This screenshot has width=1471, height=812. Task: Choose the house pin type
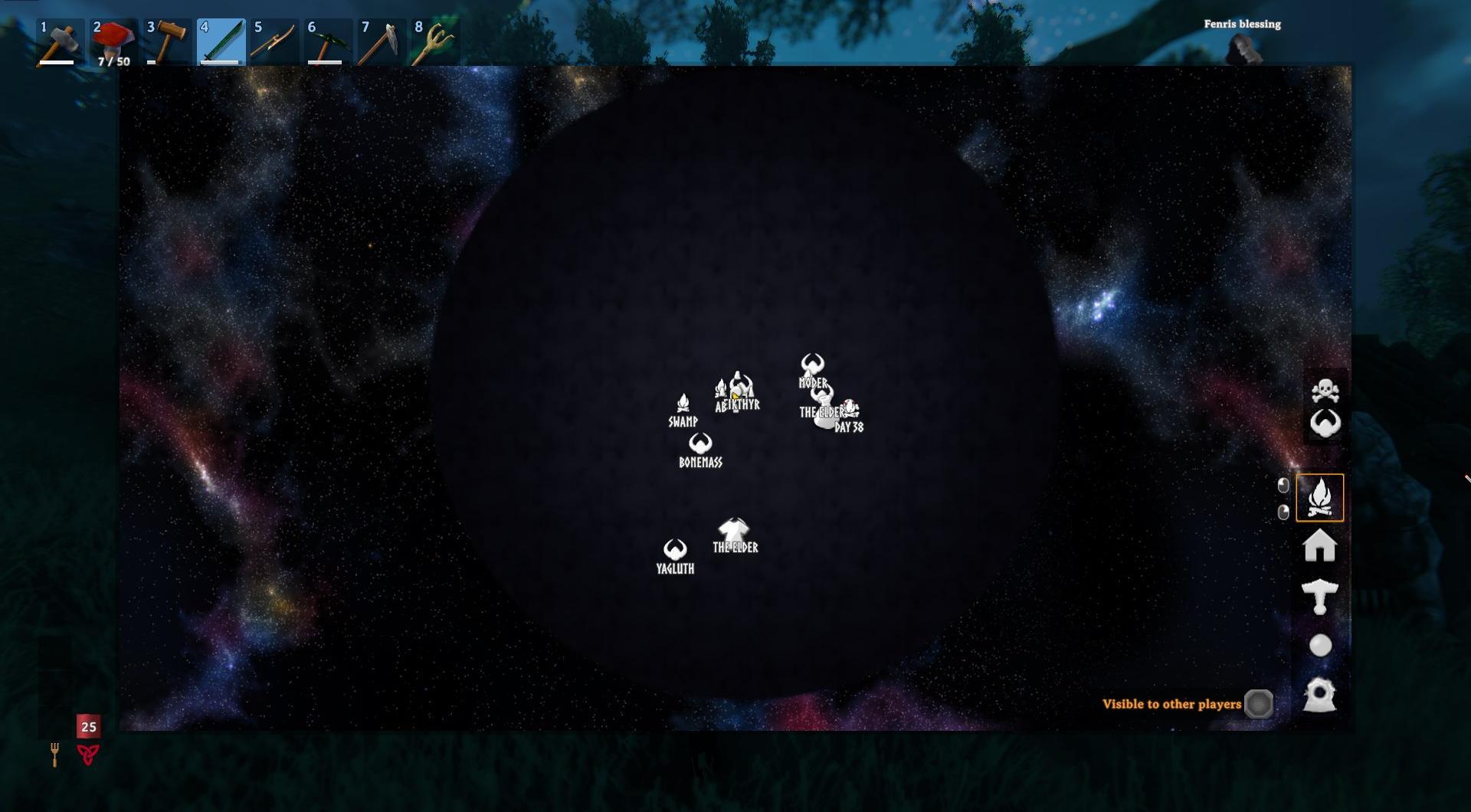[x=1319, y=546]
